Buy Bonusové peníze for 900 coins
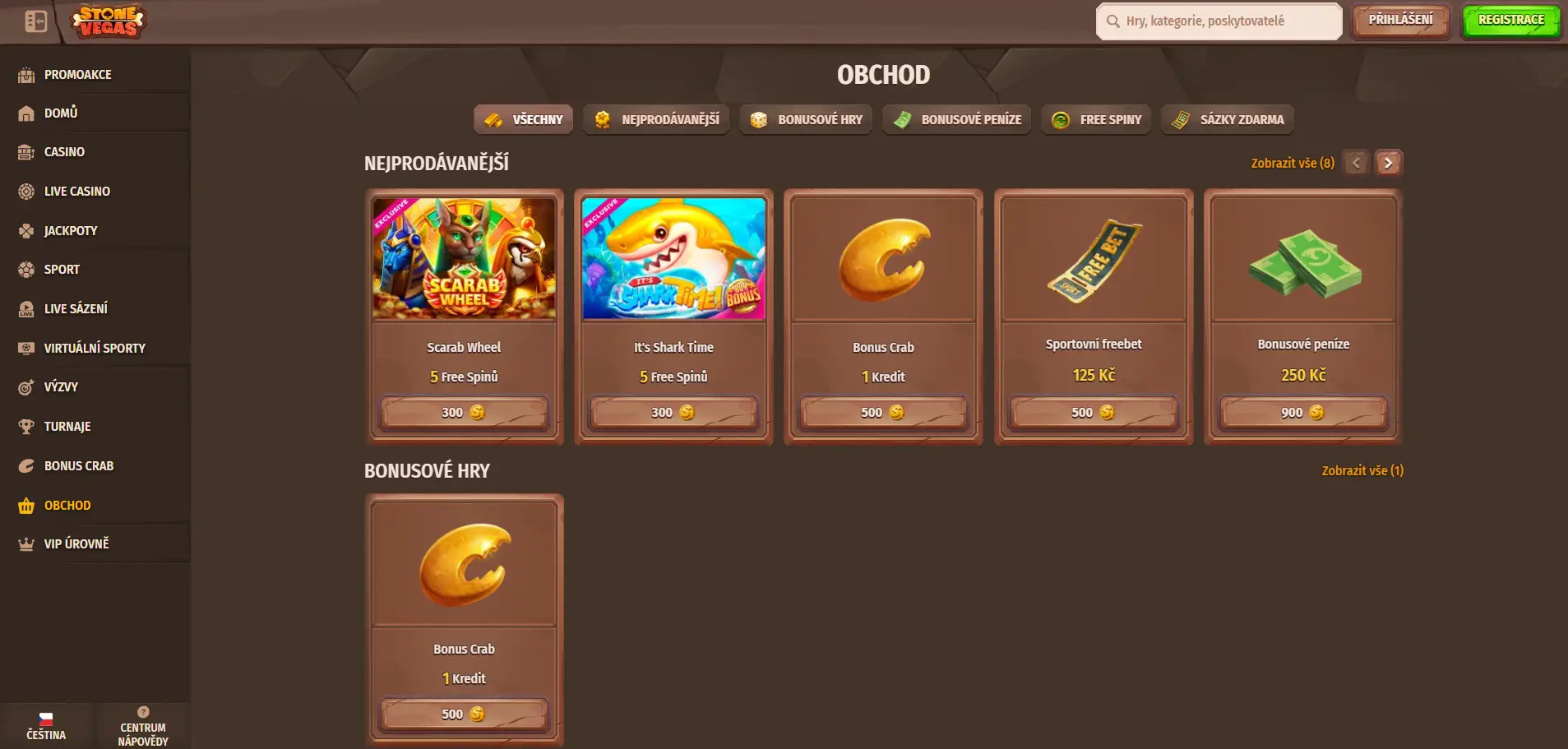 click(x=1302, y=413)
